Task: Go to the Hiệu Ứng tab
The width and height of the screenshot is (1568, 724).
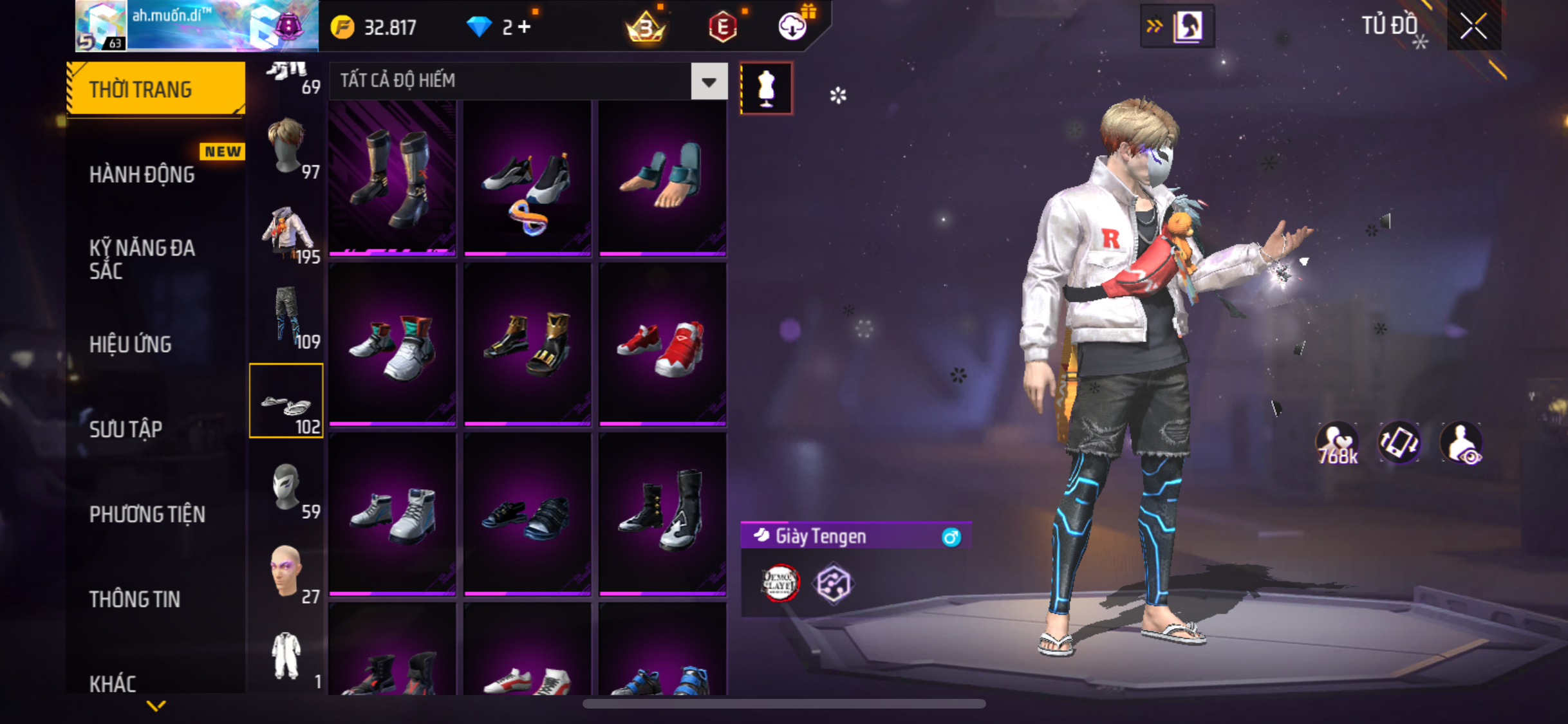Action: tap(131, 344)
